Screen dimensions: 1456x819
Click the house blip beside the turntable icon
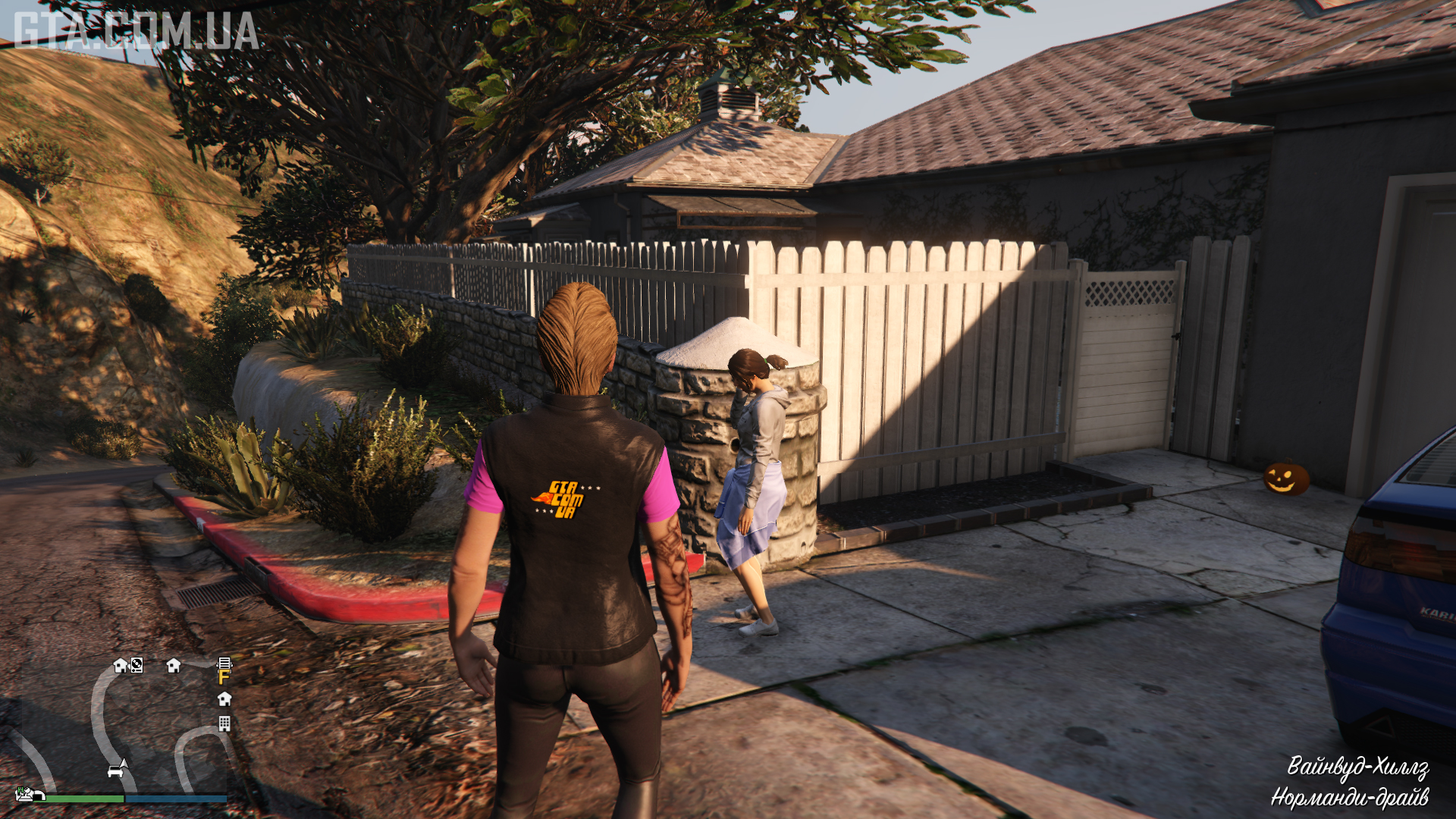(x=120, y=665)
